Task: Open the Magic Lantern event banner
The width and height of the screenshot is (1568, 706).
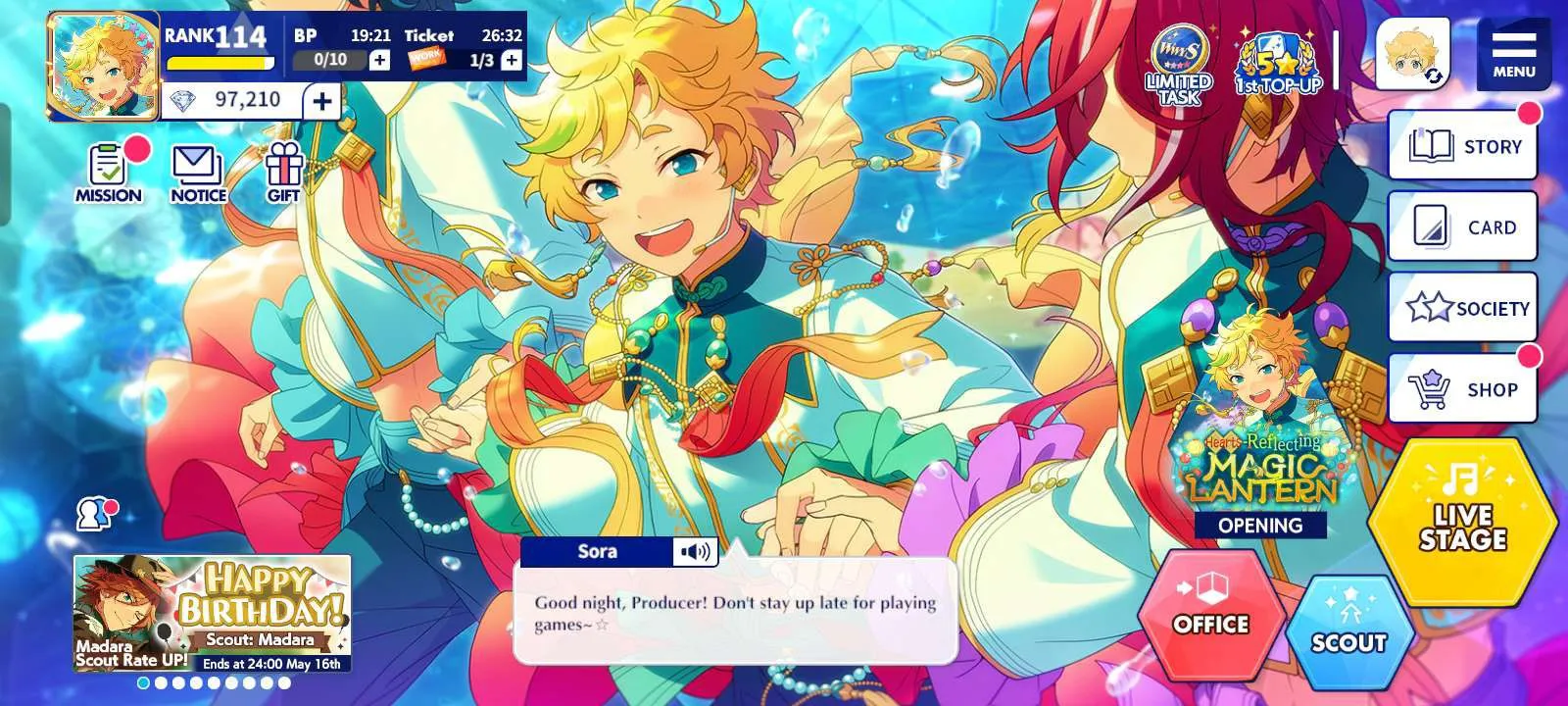Action: click(x=1260, y=431)
